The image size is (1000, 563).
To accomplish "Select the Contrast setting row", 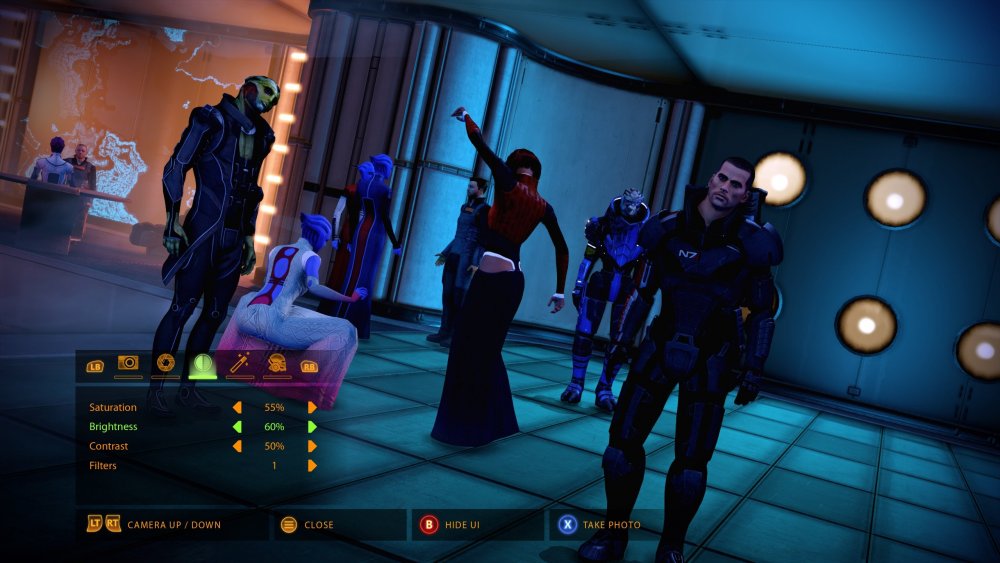I will (109, 446).
